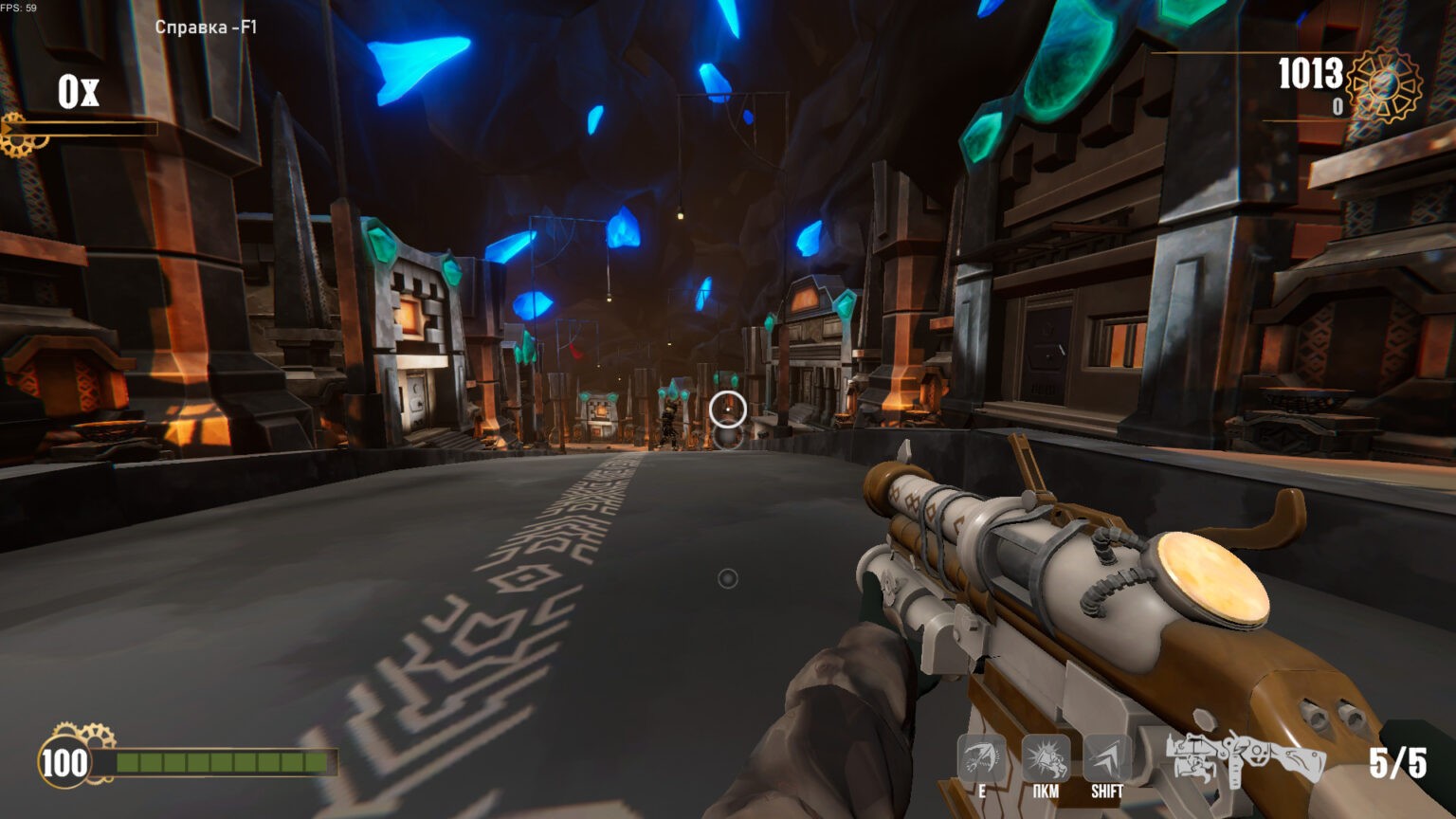Image resolution: width=1456 pixels, height=819 pixels.
Task: Trigger the explosive burst ability icon
Action: pyautogui.click(x=1045, y=759)
